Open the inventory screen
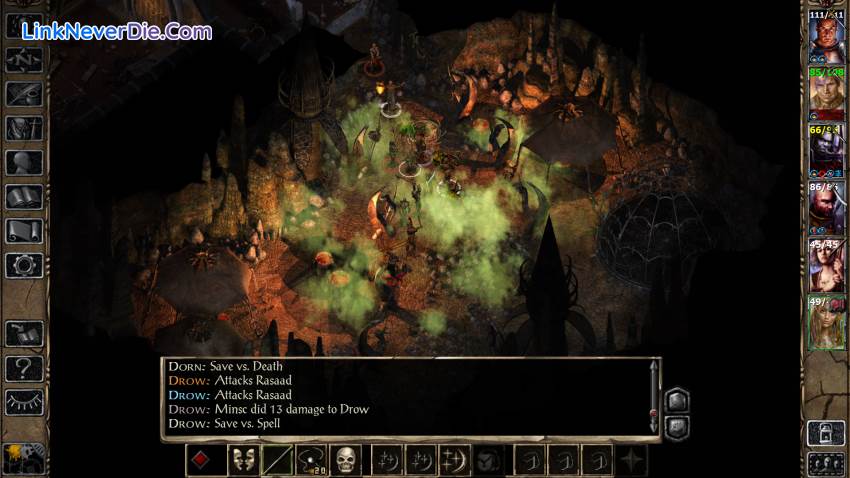 click(x=24, y=128)
